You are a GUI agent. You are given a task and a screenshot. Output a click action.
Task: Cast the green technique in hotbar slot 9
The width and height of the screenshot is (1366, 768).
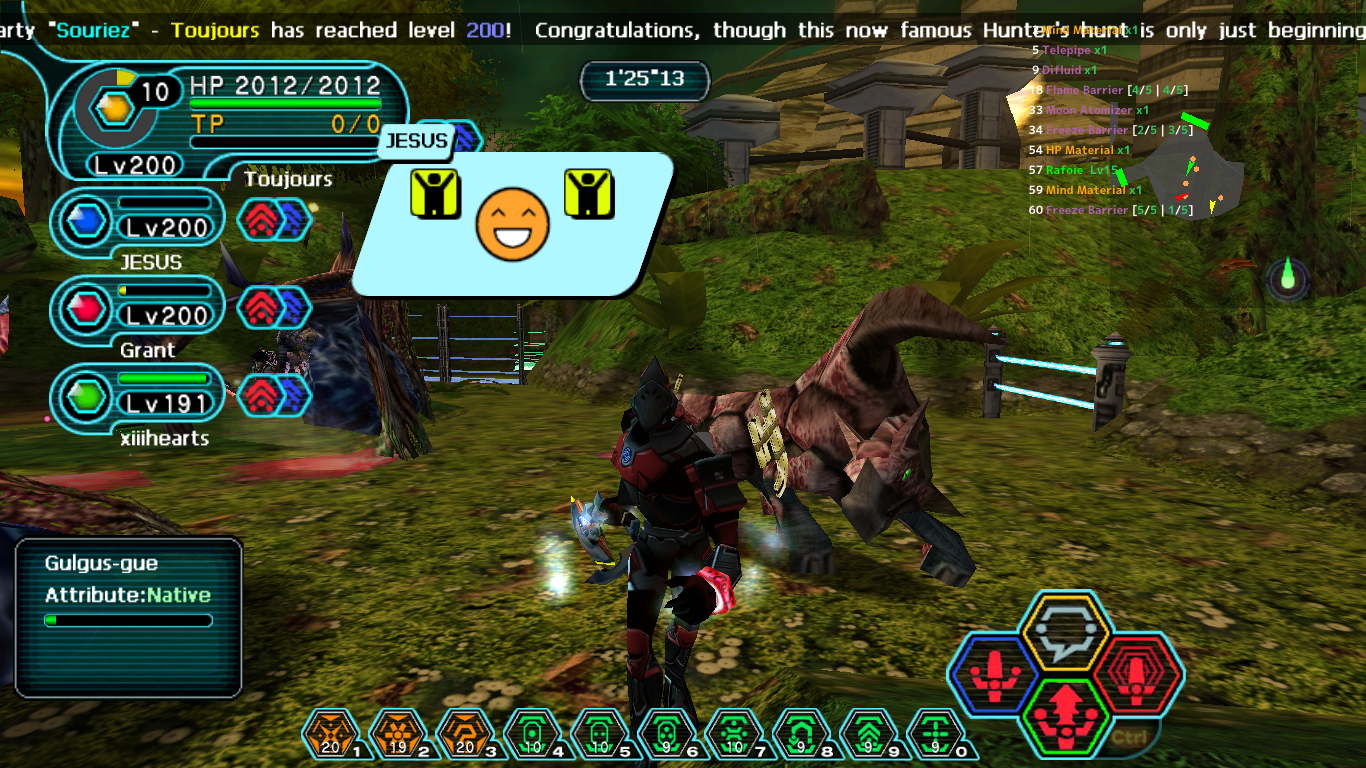click(x=865, y=735)
